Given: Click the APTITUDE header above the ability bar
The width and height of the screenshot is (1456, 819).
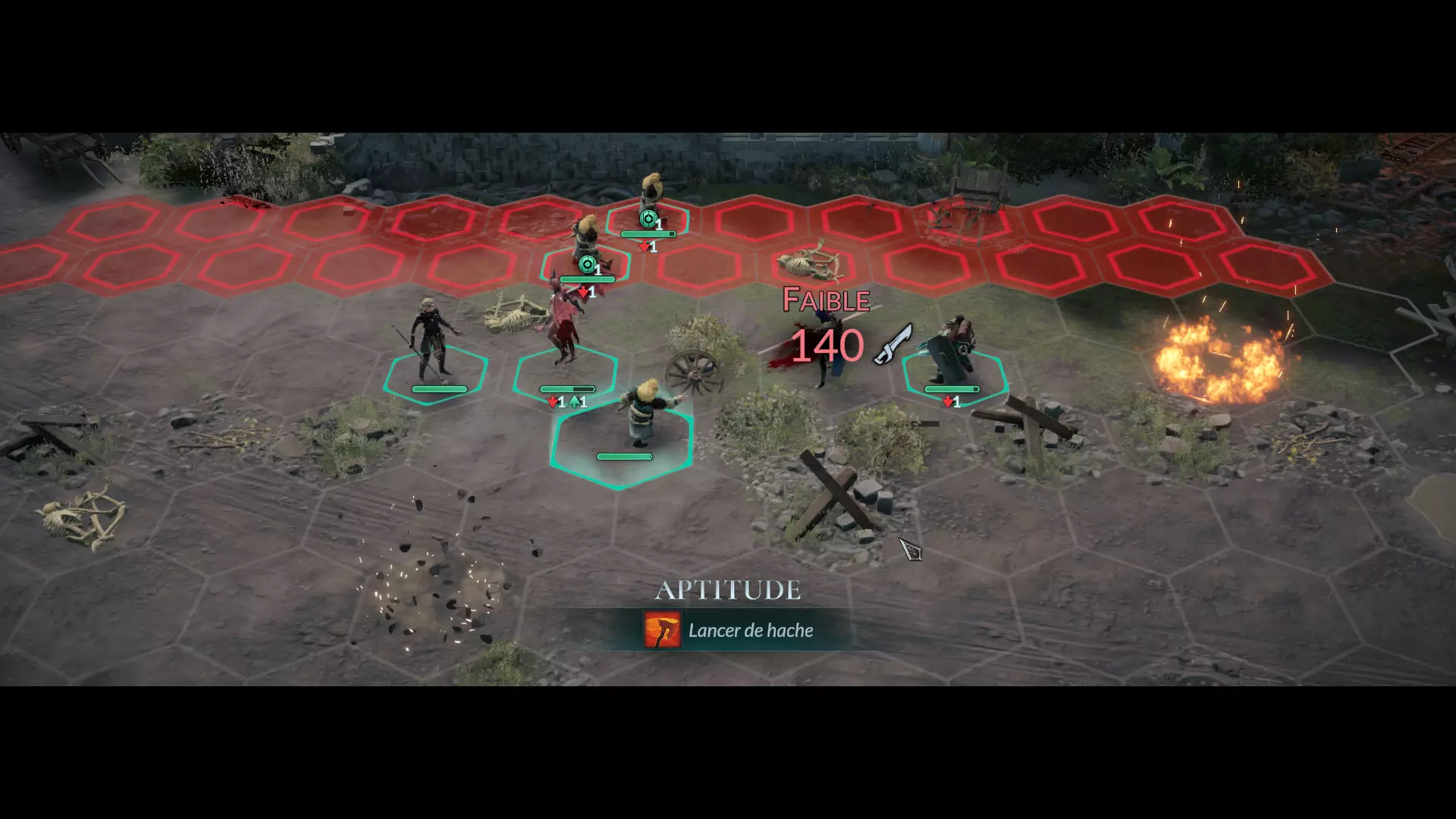Looking at the screenshot, I should coord(730,588).
